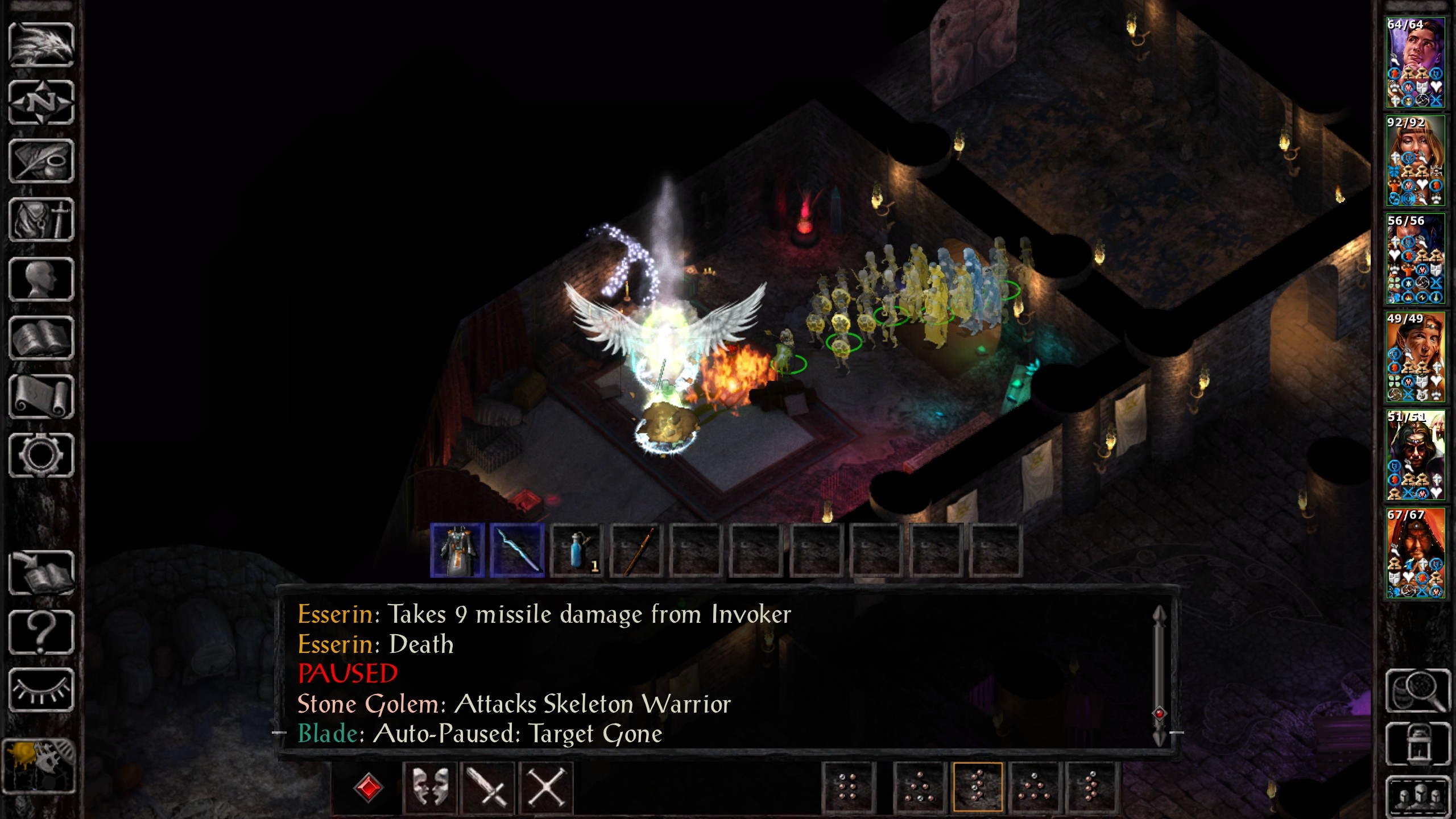Open the inventory screen icon

point(42,220)
